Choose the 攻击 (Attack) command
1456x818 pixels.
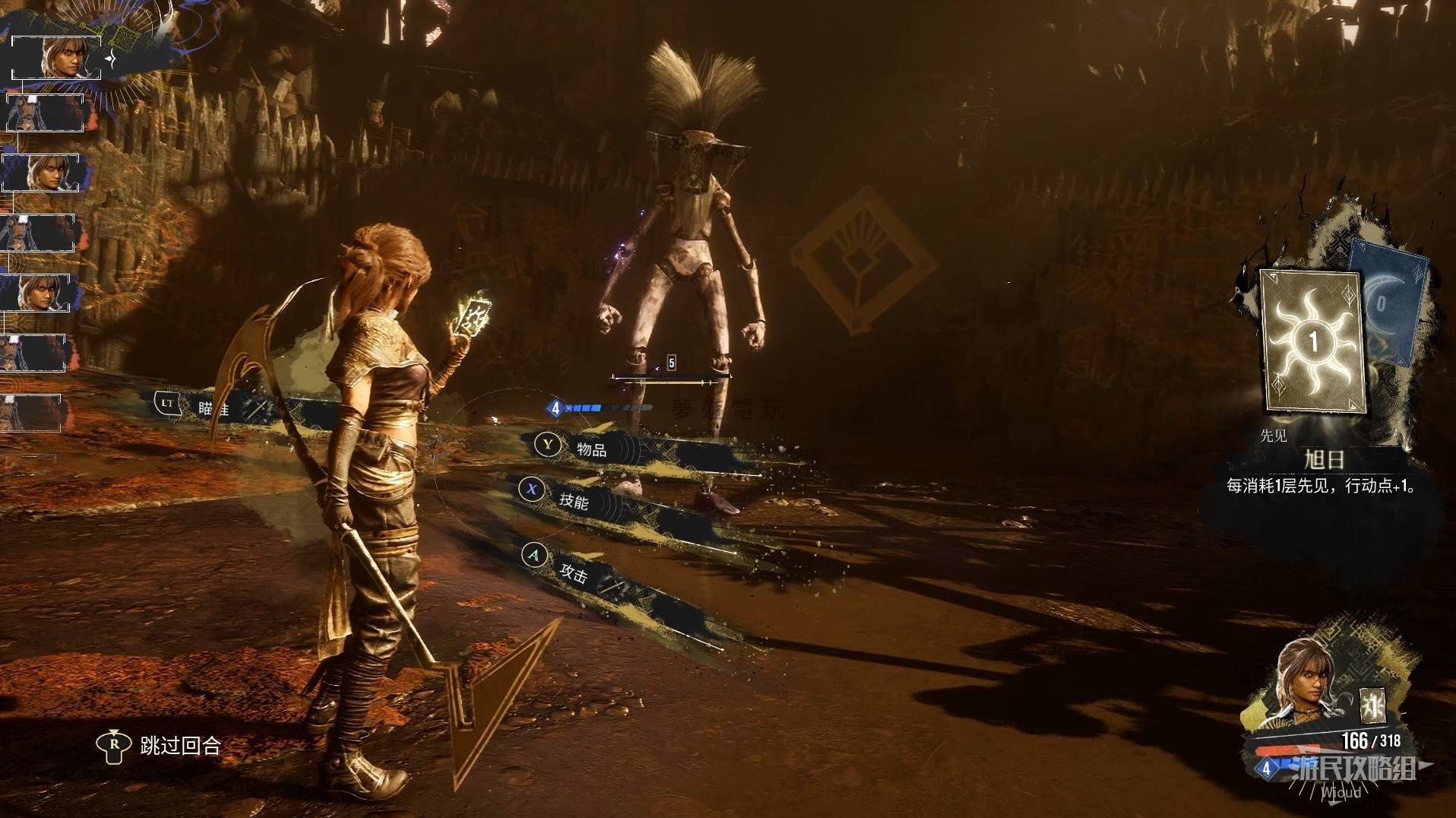pyautogui.click(x=572, y=572)
